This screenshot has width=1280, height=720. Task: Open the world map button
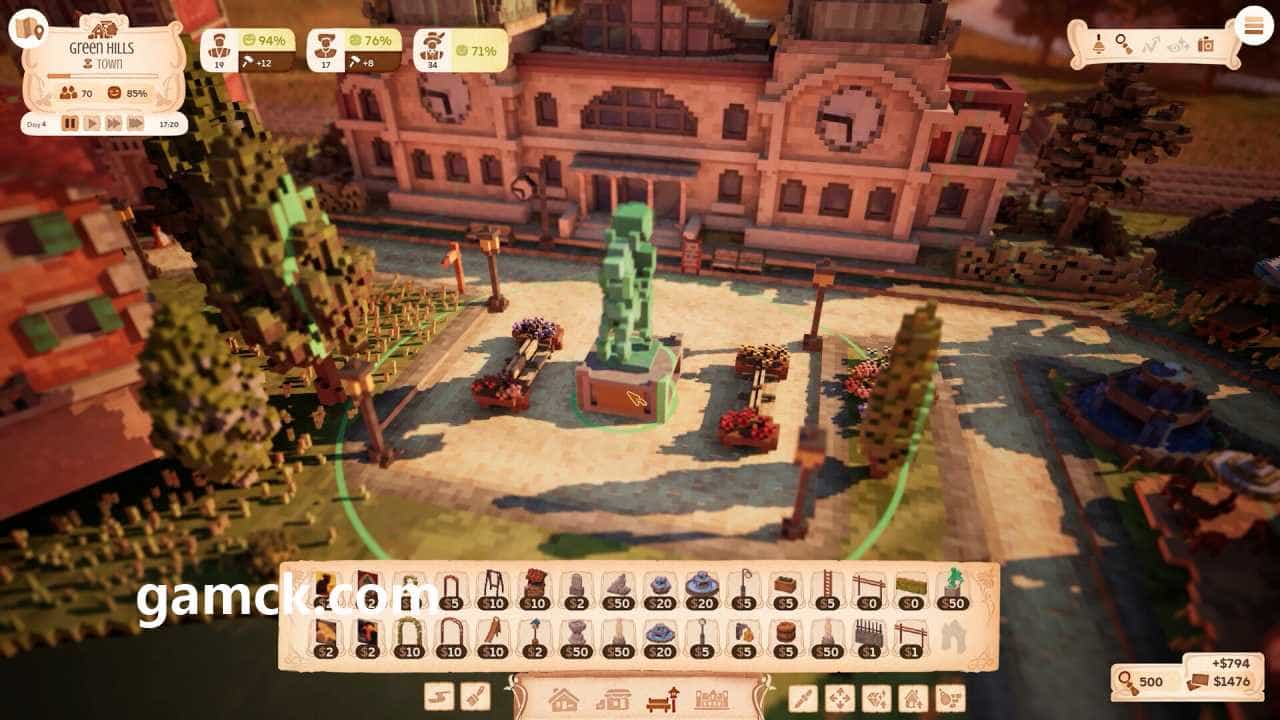28,28
